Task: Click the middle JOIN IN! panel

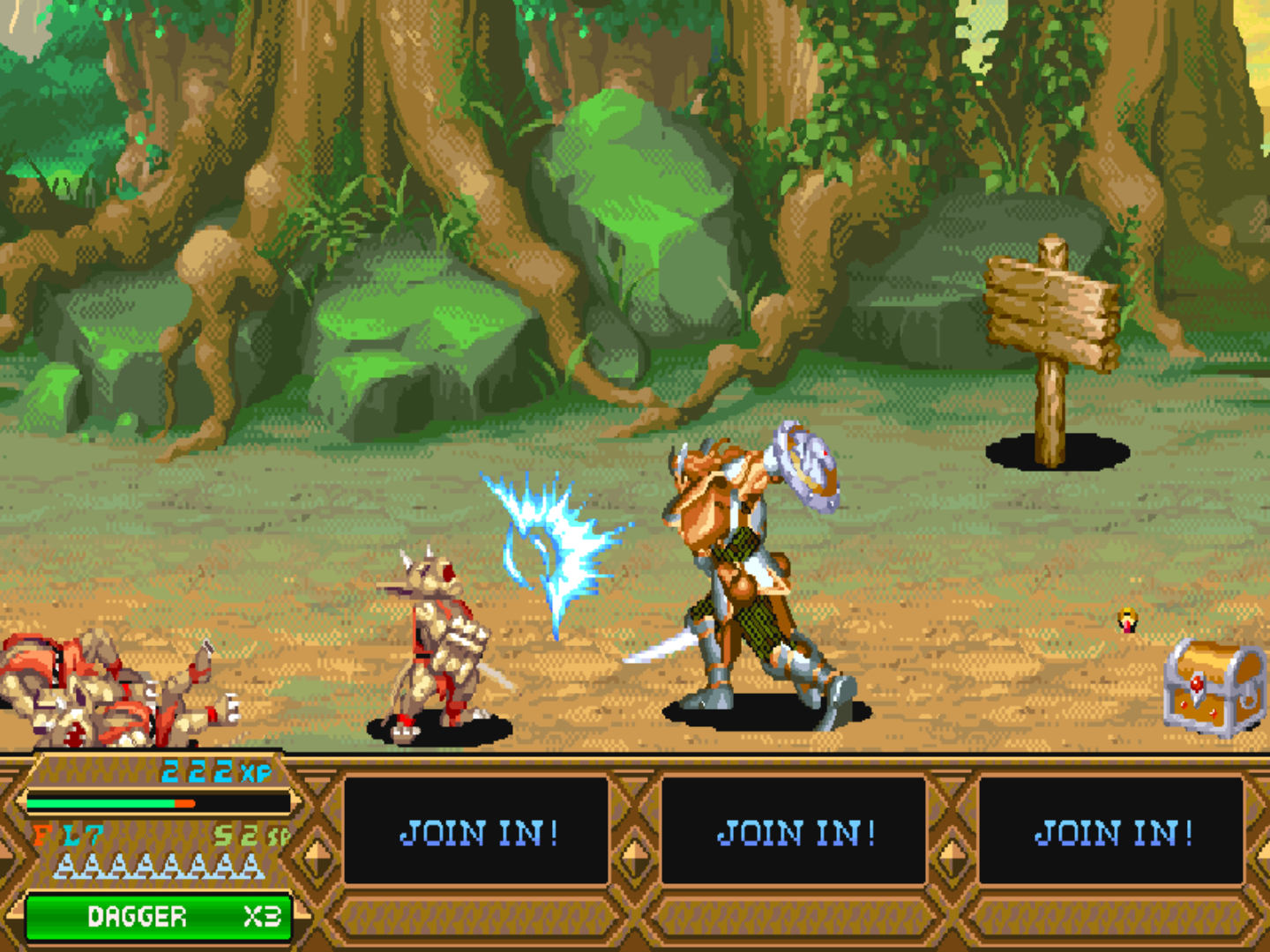Action: click(794, 831)
